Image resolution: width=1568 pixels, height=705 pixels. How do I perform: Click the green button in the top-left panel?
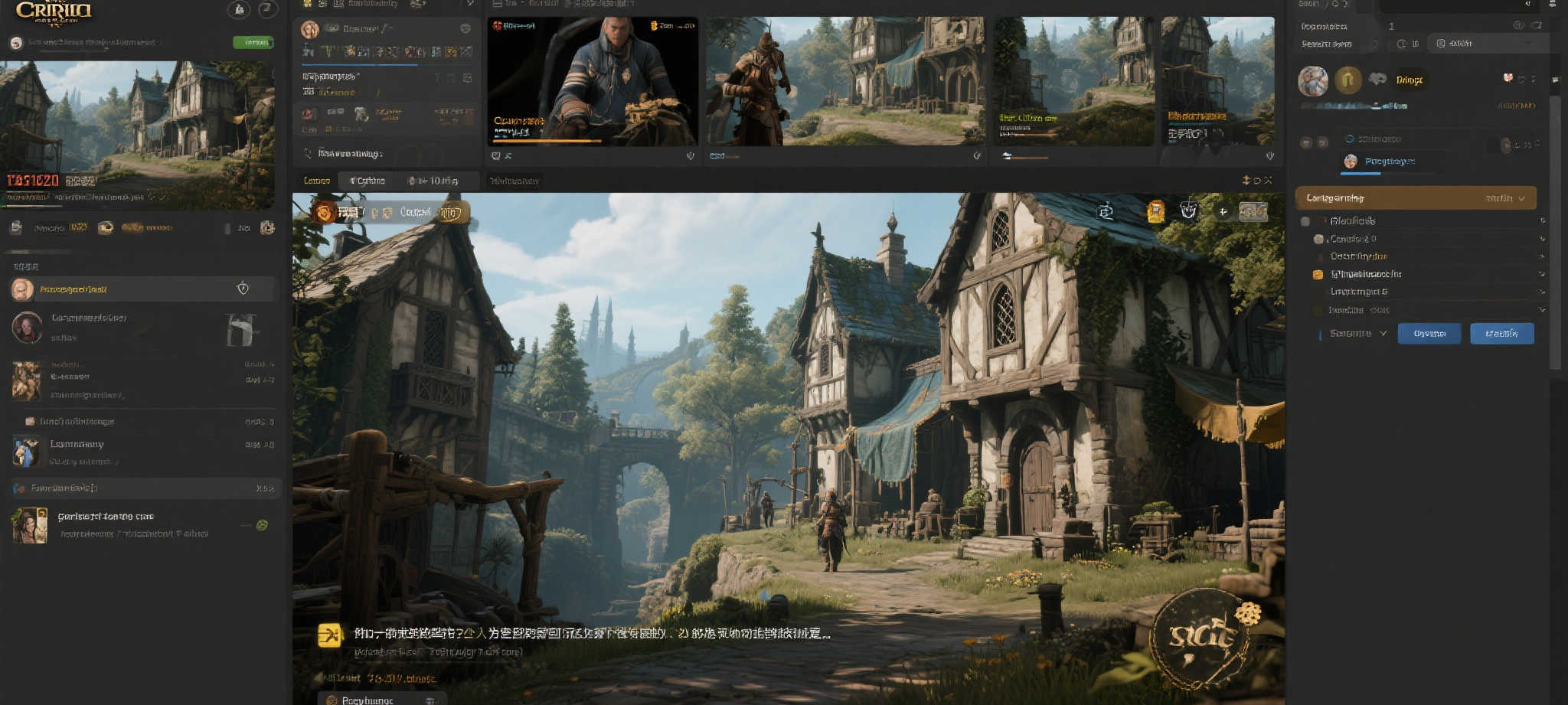point(253,42)
